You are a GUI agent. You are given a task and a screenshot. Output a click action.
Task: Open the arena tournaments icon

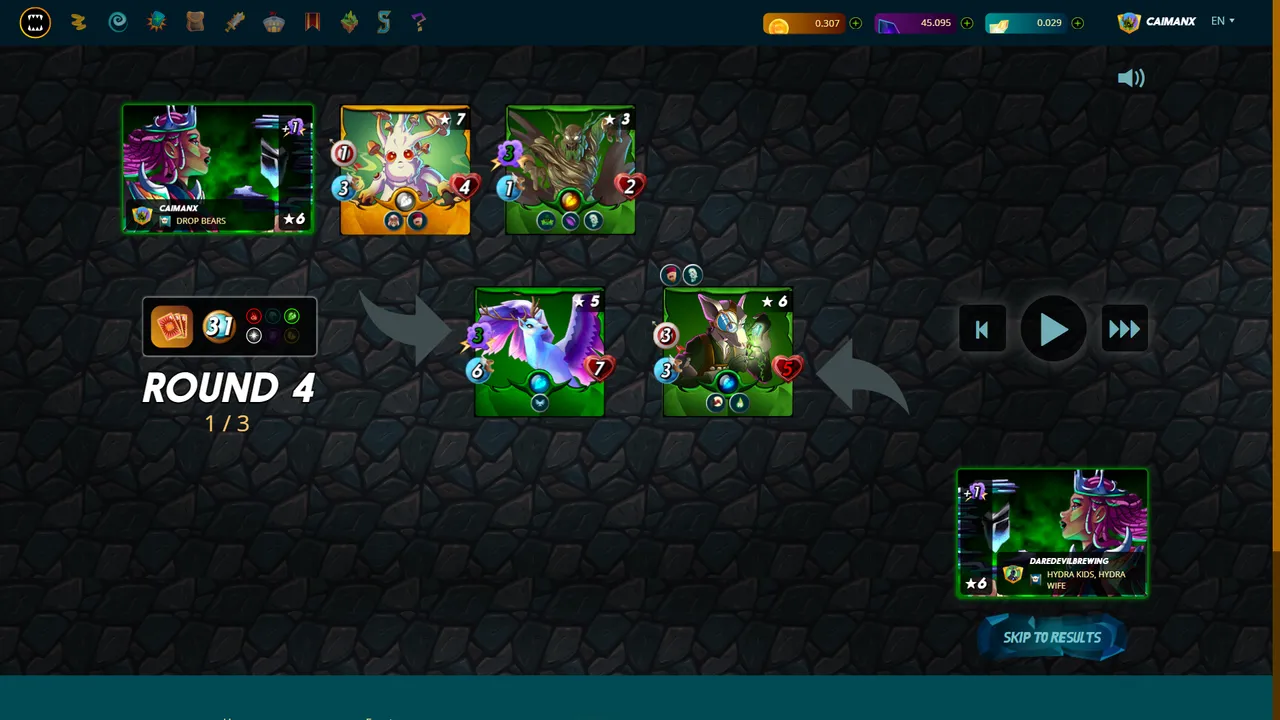pyautogui.click(x=274, y=22)
